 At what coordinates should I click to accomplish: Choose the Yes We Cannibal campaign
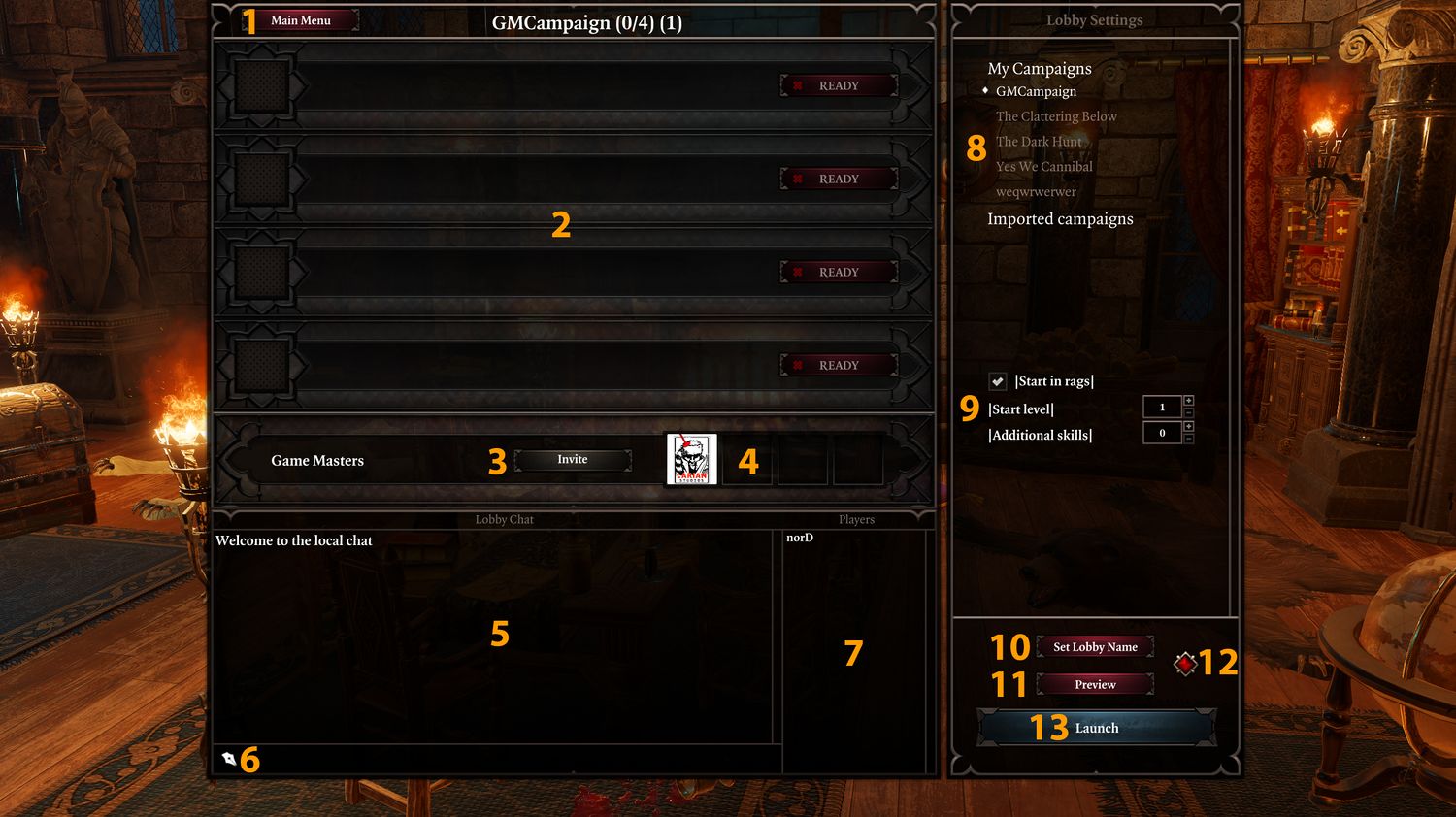[x=1044, y=167]
